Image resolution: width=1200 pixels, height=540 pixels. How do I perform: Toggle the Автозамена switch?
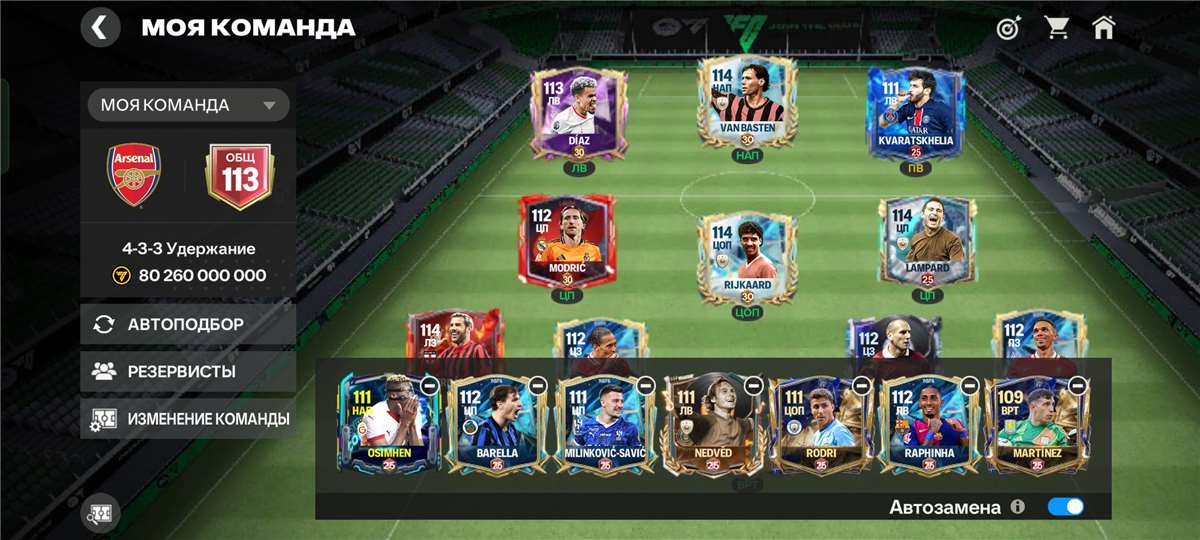[x=1065, y=507]
